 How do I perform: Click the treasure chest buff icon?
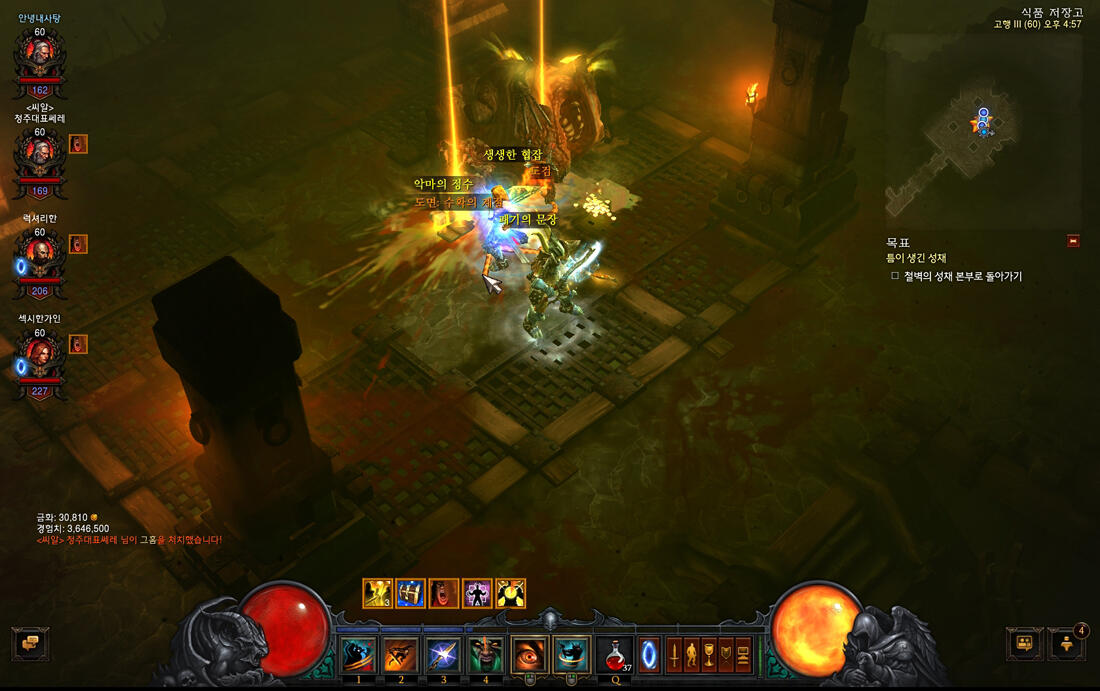(x=411, y=593)
